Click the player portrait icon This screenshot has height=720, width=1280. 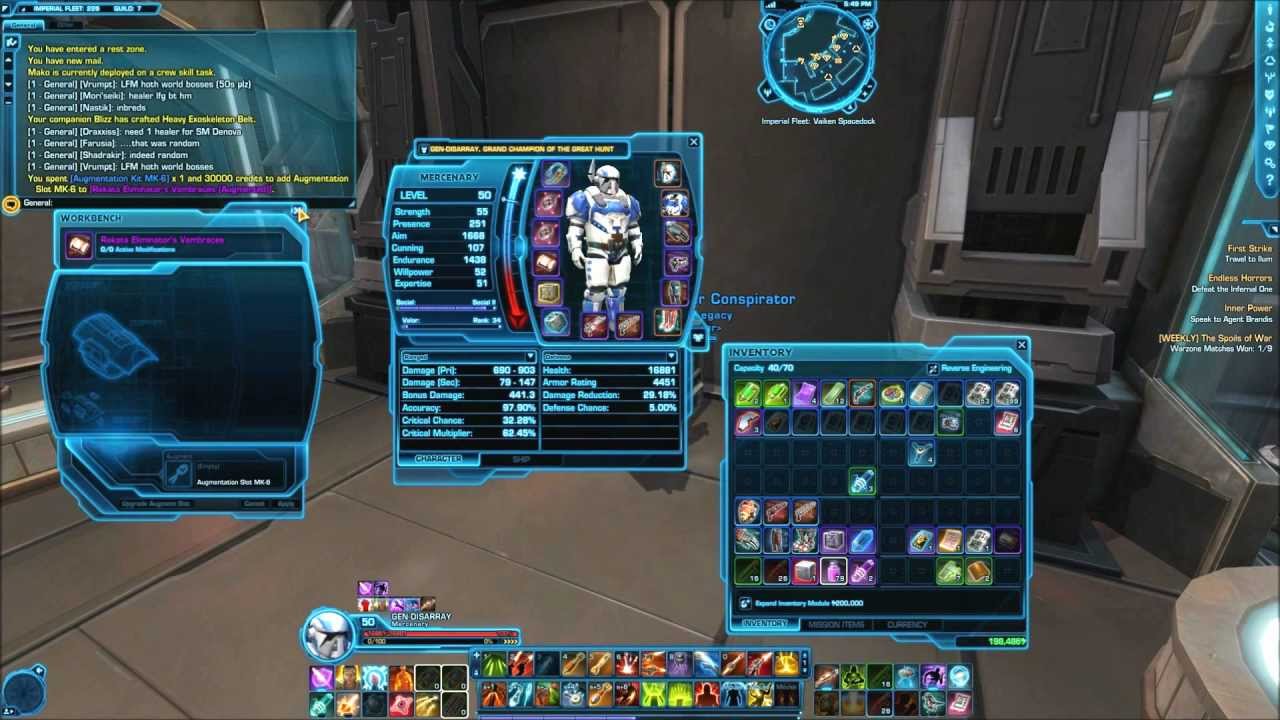(329, 633)
